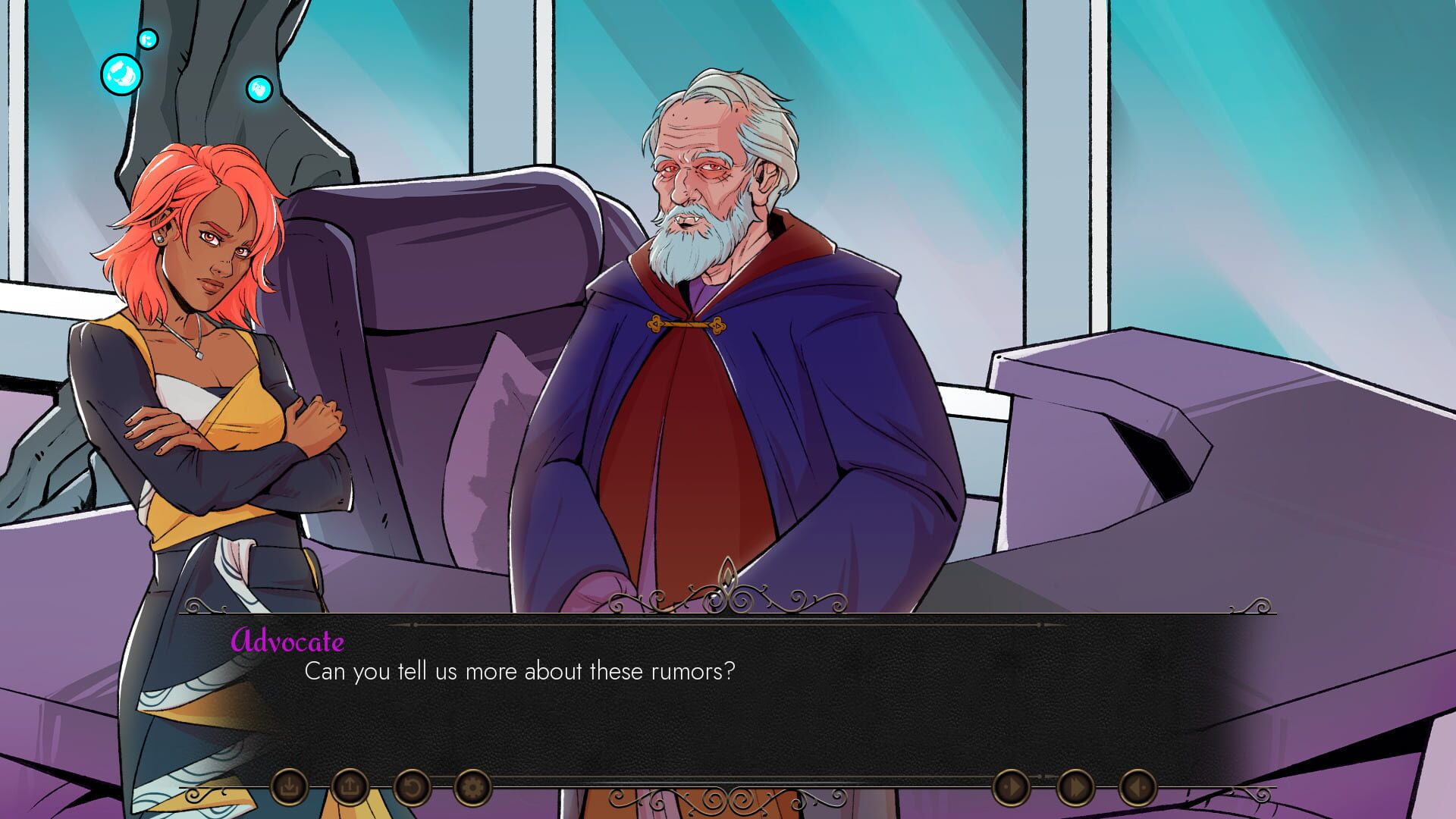Screen dimensions: 1456x819
Task: Activate skip mode fast-forward icon
Action: (1076, 787)
